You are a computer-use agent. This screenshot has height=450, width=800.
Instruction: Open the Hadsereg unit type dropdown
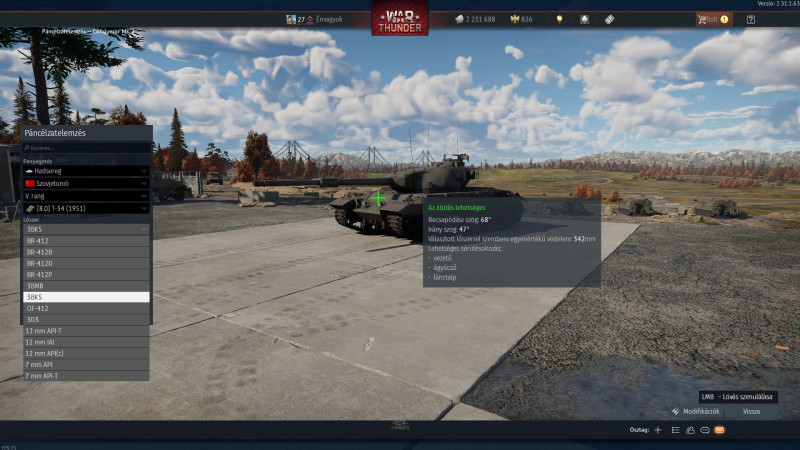click(86, 170)
